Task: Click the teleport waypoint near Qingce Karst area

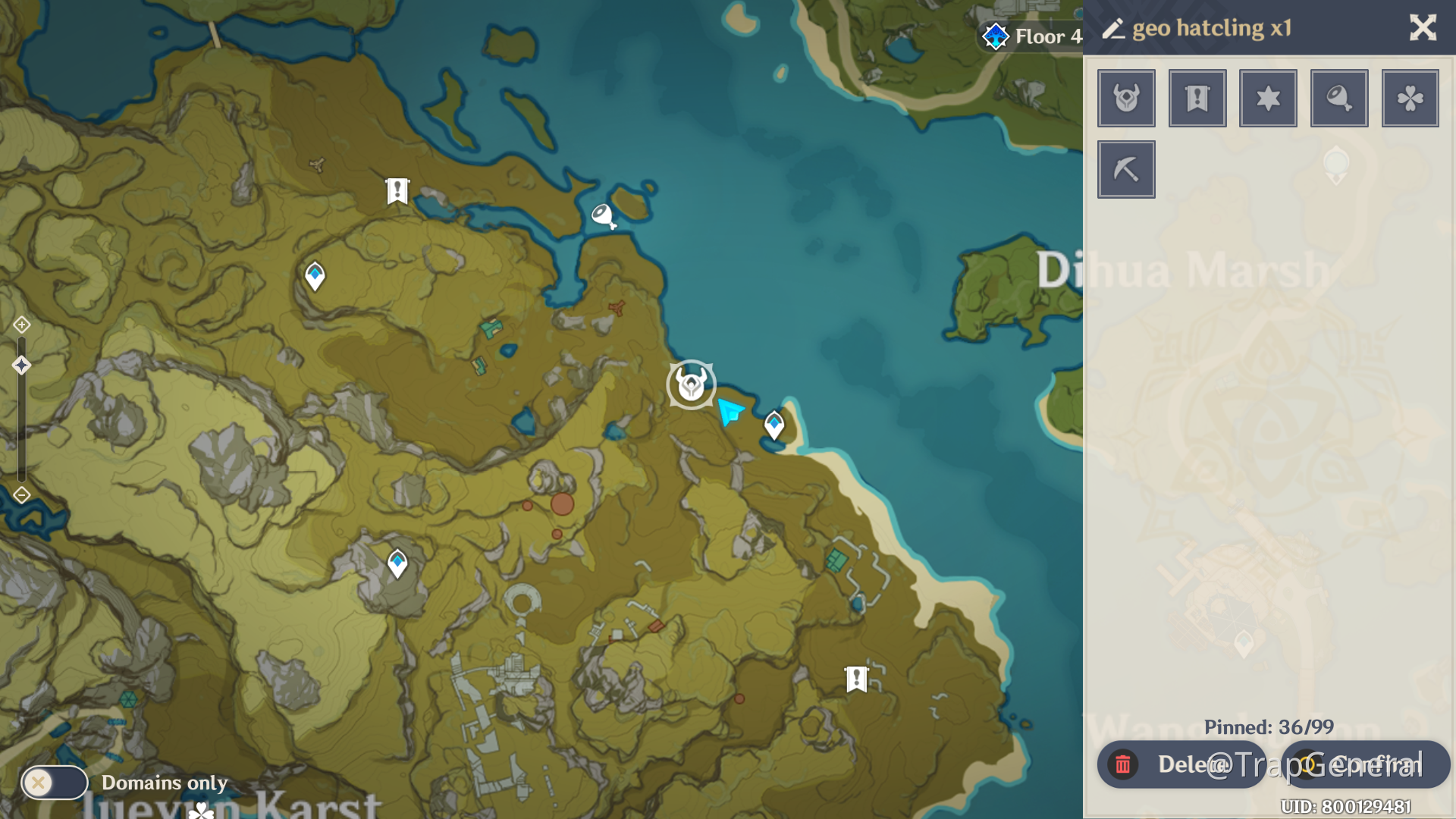Action: click(x=397, y=563)
